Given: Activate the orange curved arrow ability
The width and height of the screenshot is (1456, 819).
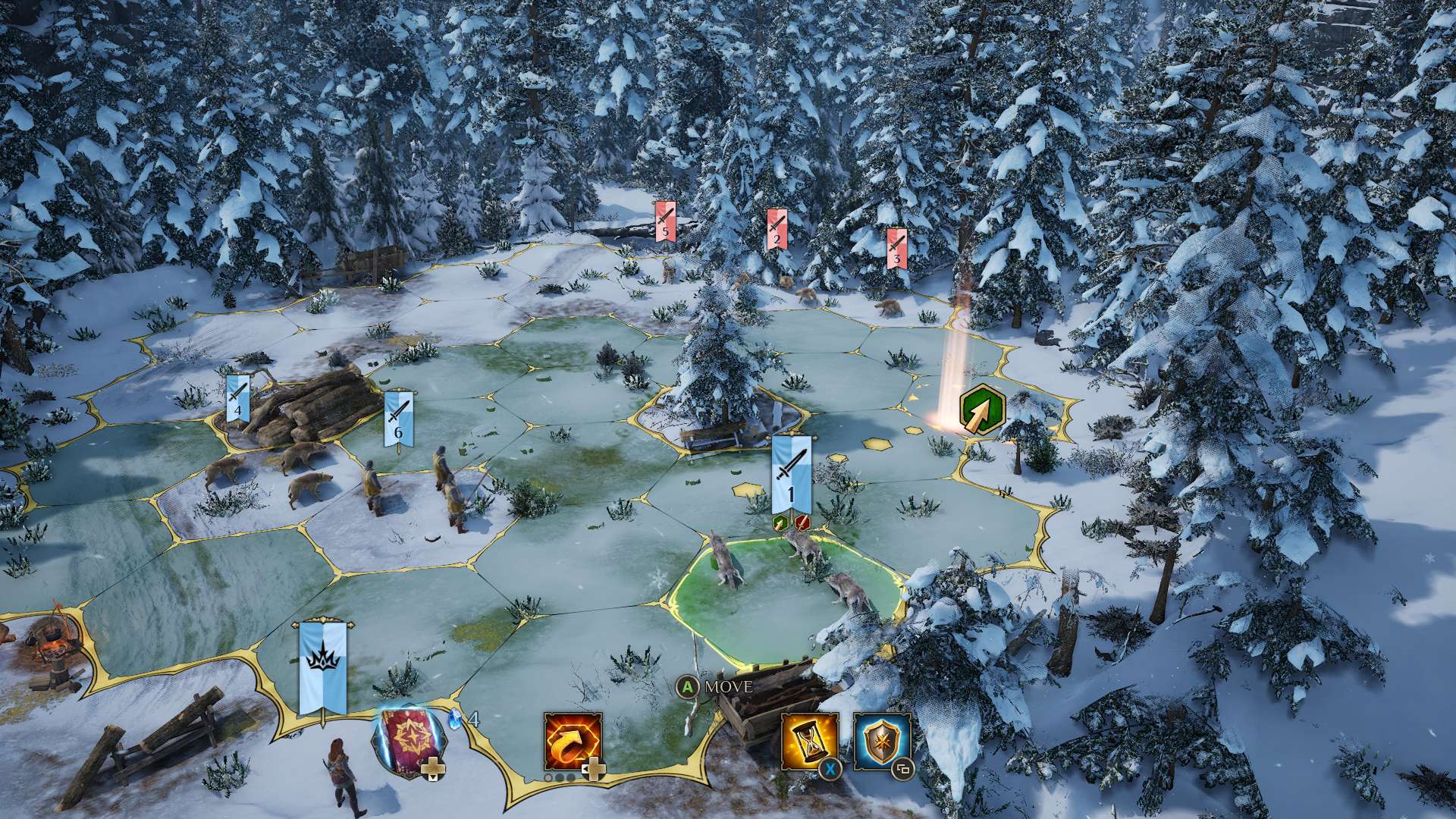Looking at the screenshot, I should tap(573, 741).
